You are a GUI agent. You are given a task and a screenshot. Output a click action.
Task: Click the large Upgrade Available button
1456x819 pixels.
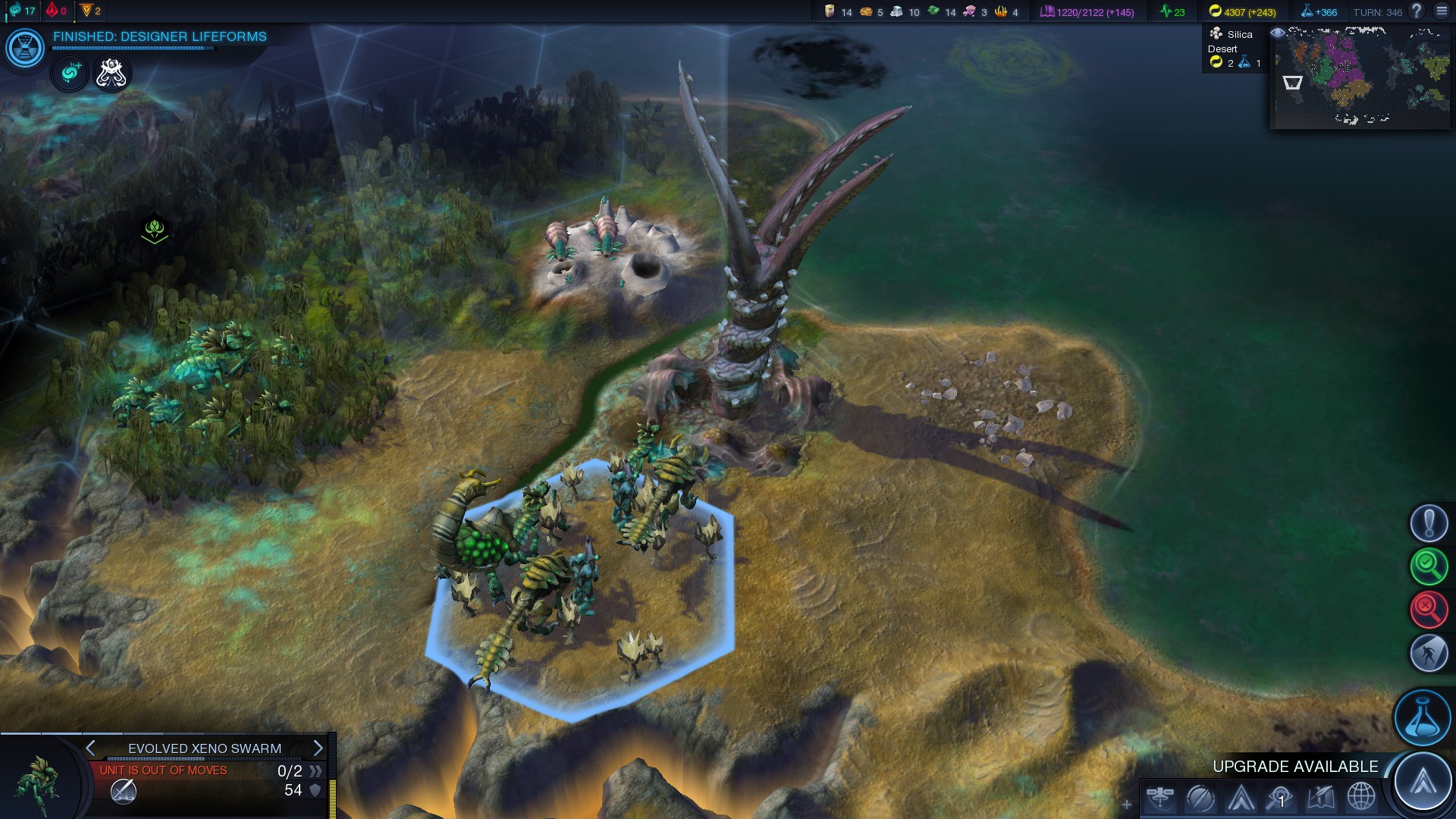(1423, 780)
